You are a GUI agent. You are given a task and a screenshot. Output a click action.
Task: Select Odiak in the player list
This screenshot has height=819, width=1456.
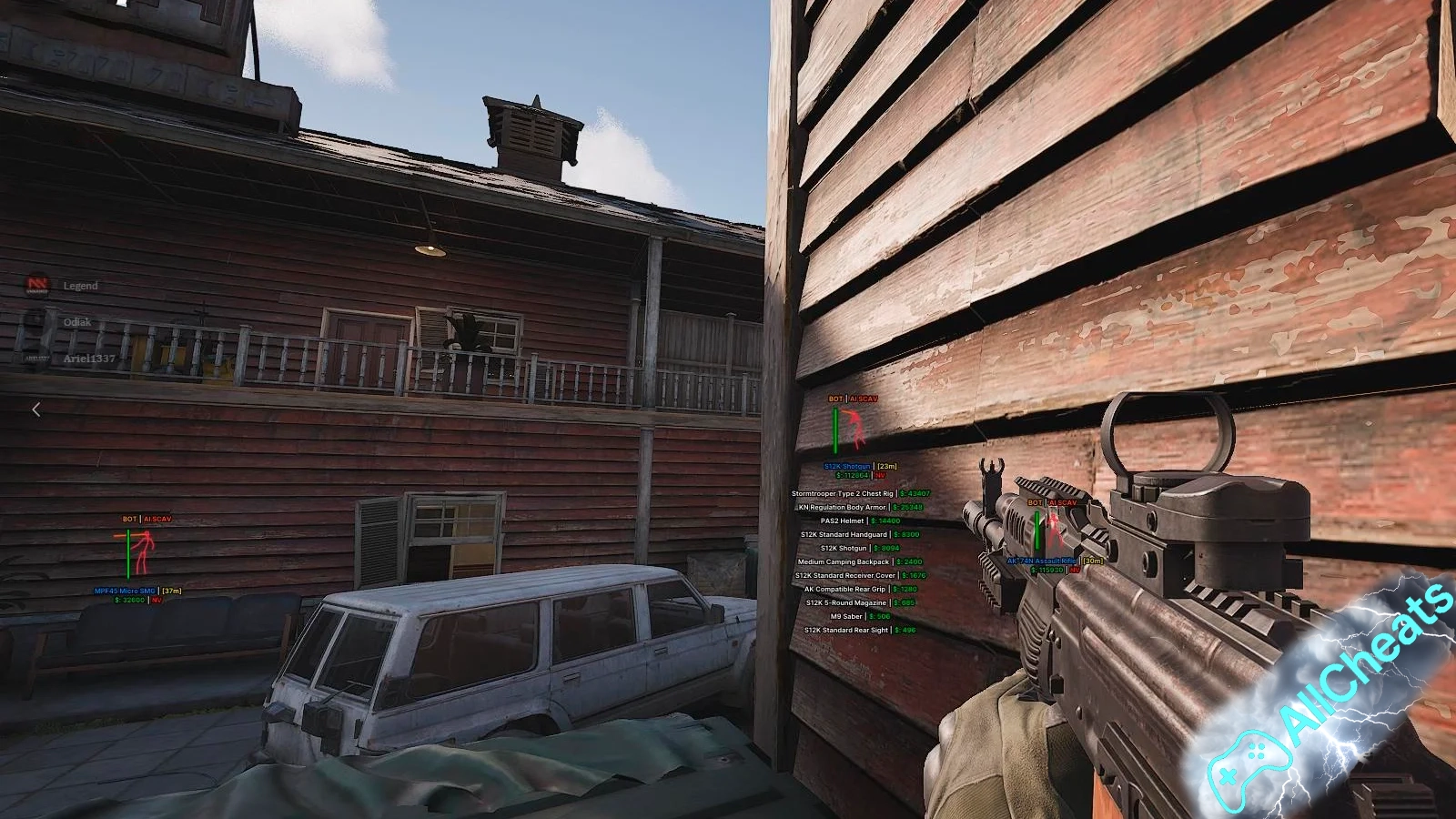click(x=76, y=322)
